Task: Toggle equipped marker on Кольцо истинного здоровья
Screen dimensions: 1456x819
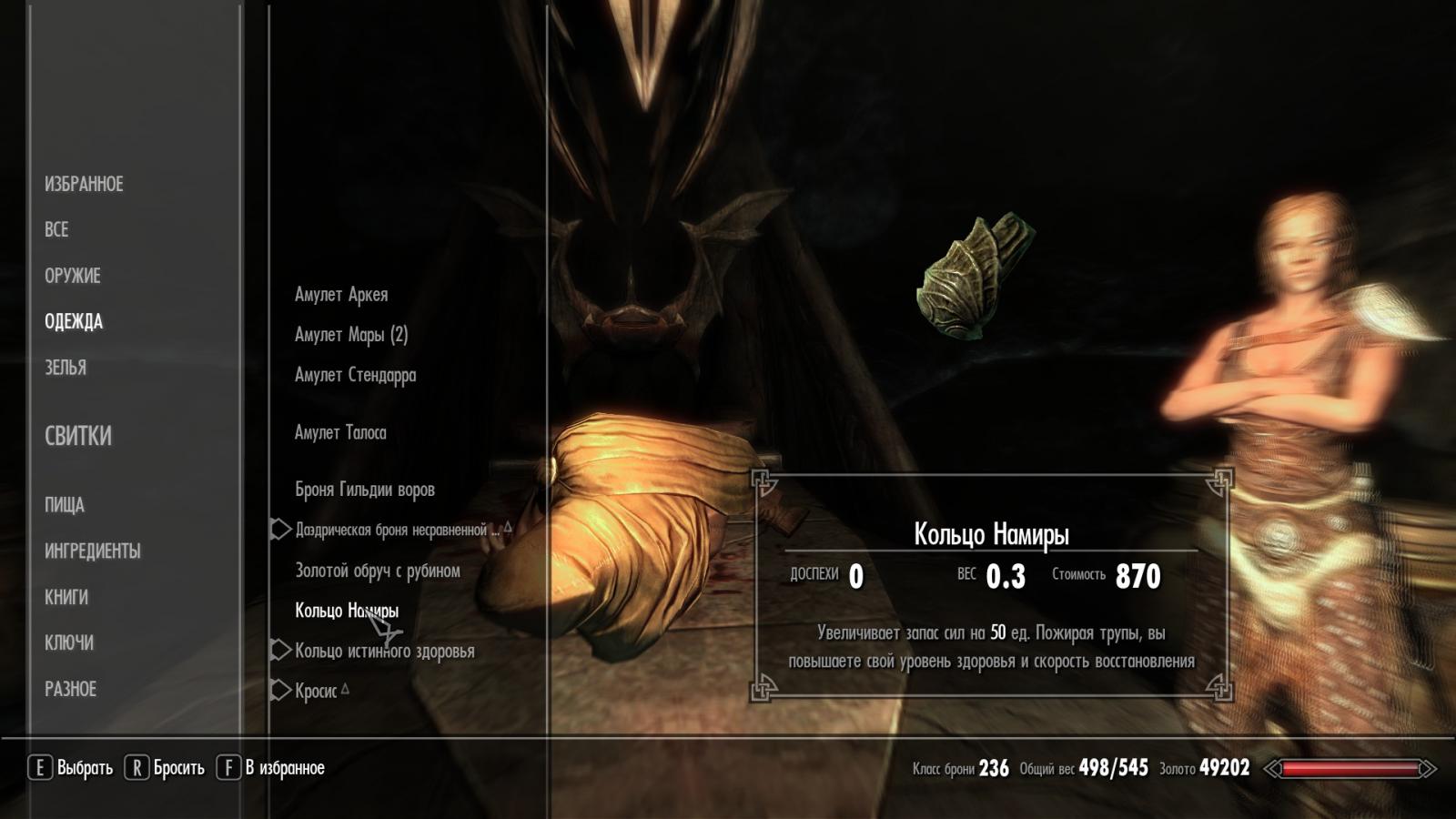Action: pyautogui.click(x=279, y=650)
